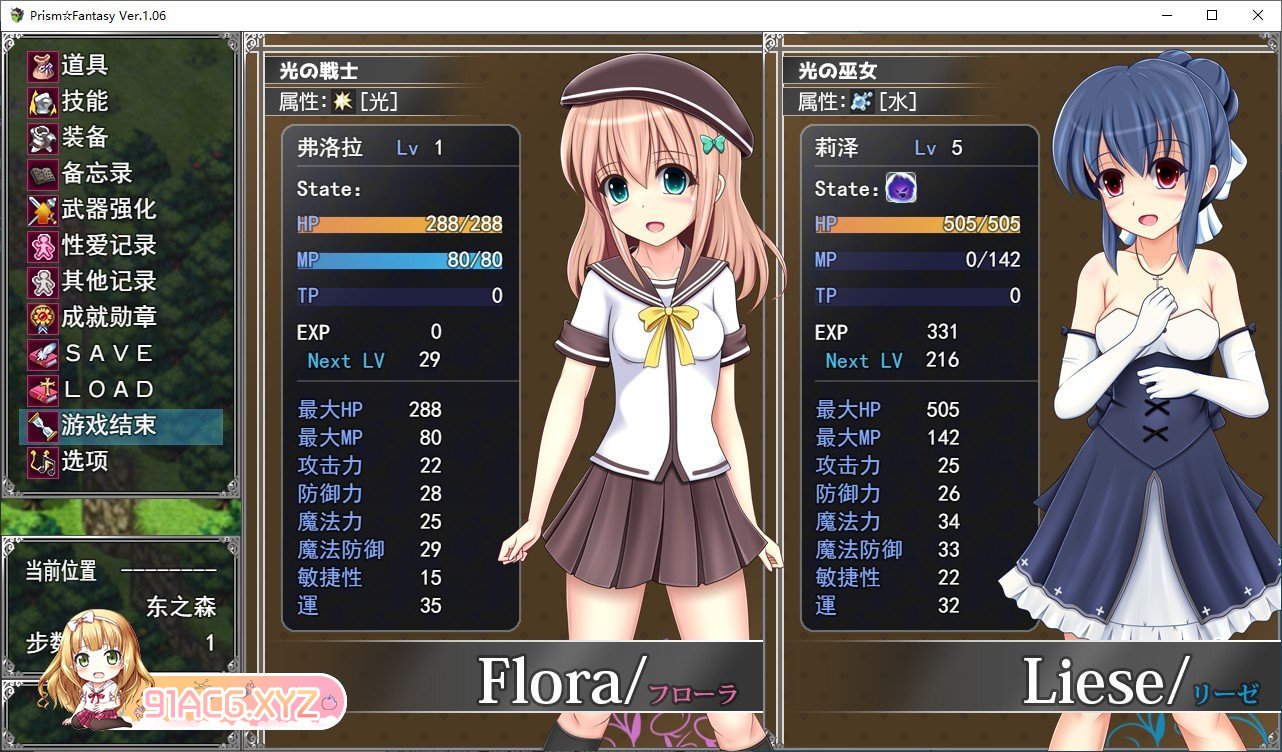Choose LOAD from the menu
Viewport: 1282px width, 752px height.
pyautogui.click(x=109, y=390)
